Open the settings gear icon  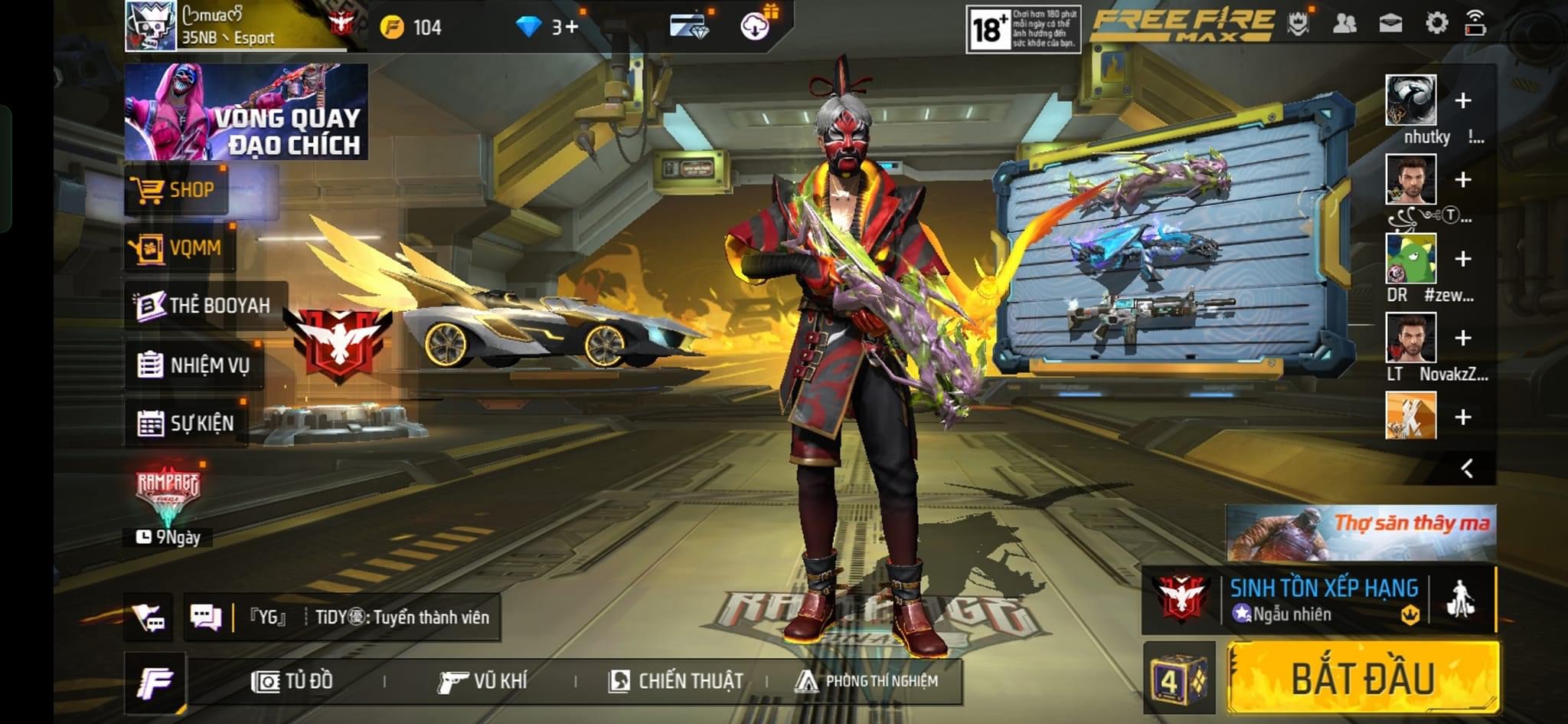(x=1436, y=24)
